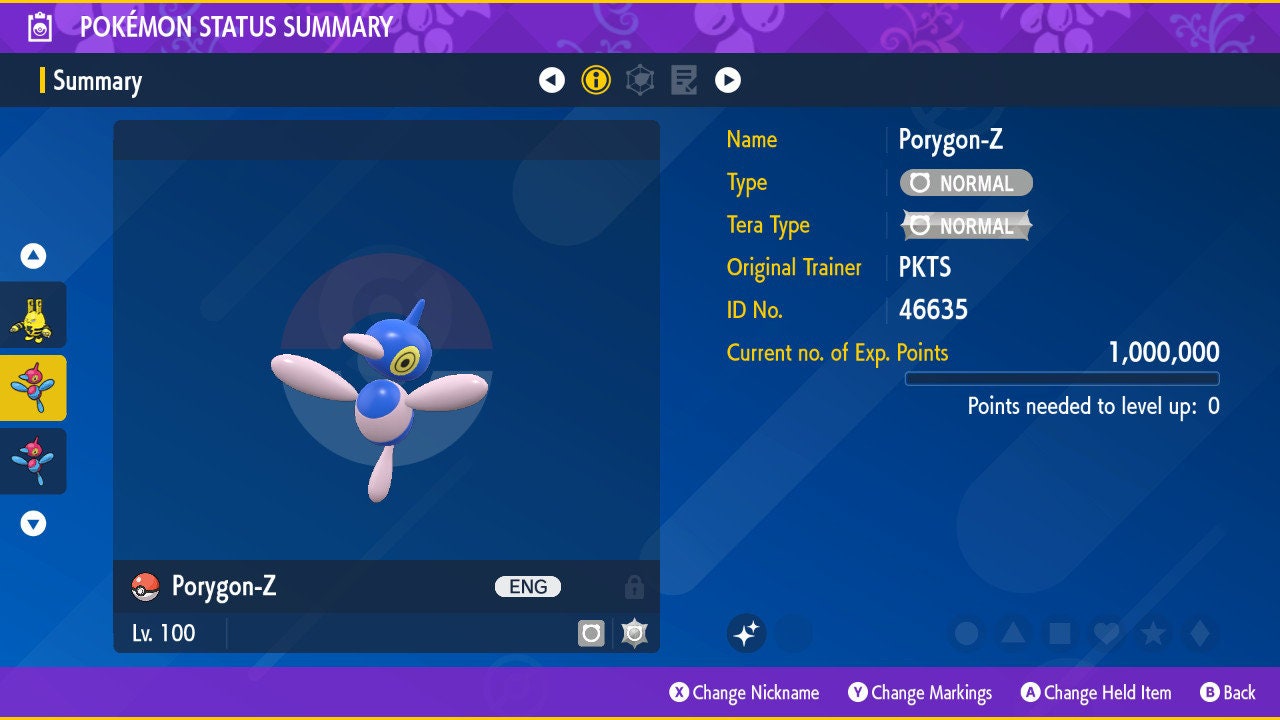Go Back from the summary screen
This screenshot has width=1280, height=720.
(1228, 692)
